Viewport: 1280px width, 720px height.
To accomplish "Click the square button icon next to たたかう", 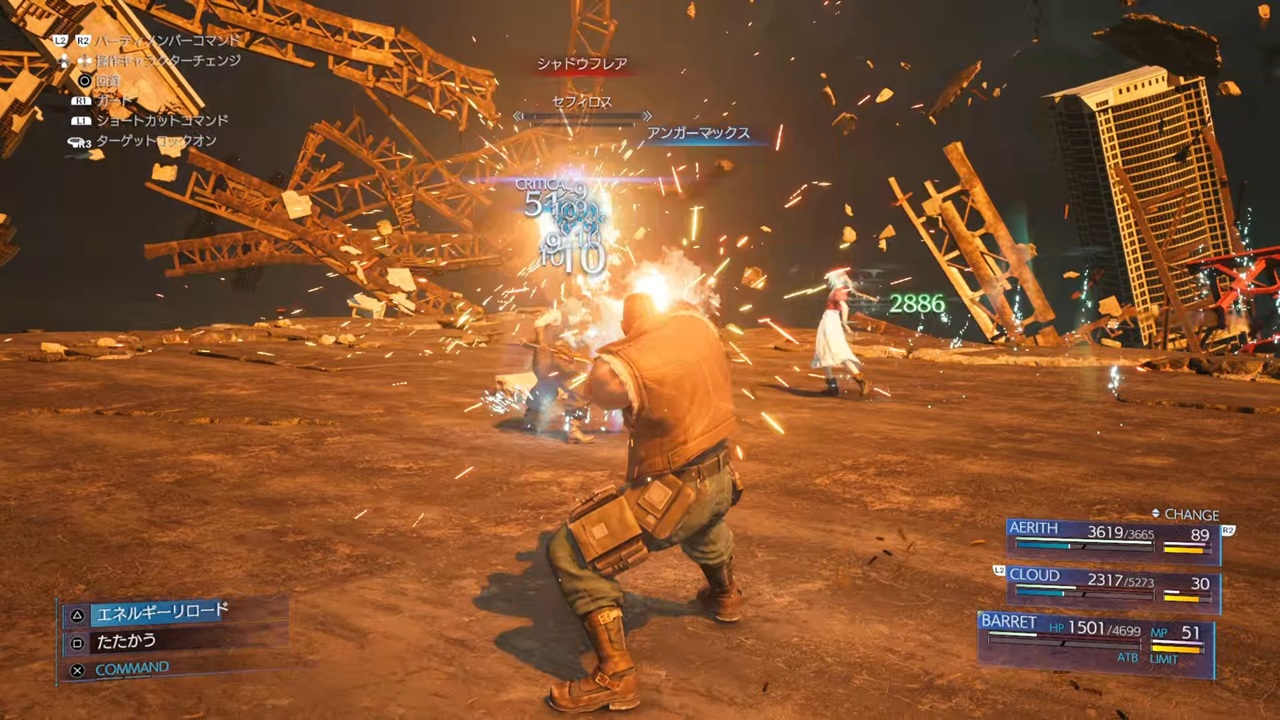I will point(77,642).
